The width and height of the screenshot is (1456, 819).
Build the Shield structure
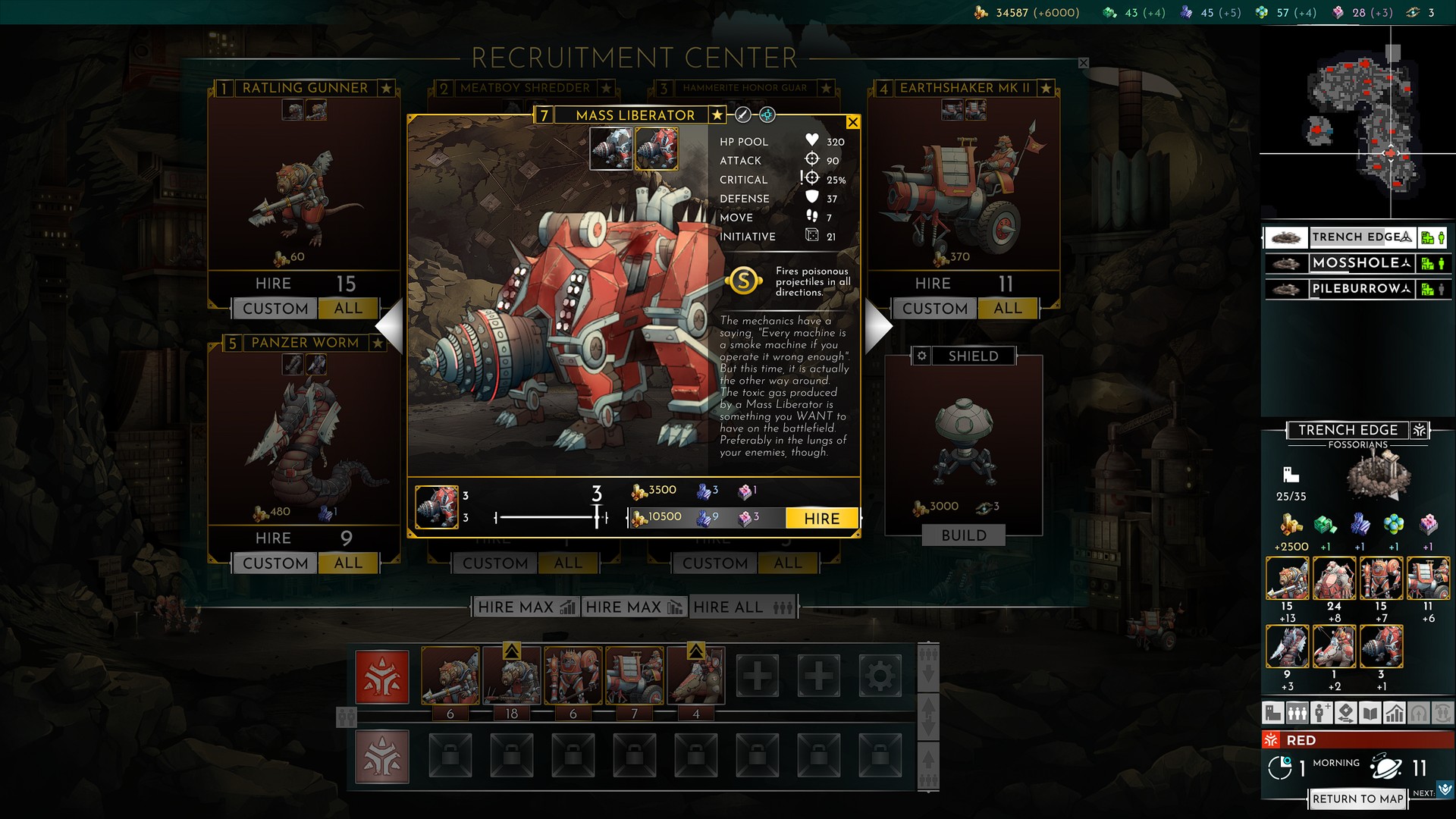point(964,535)
